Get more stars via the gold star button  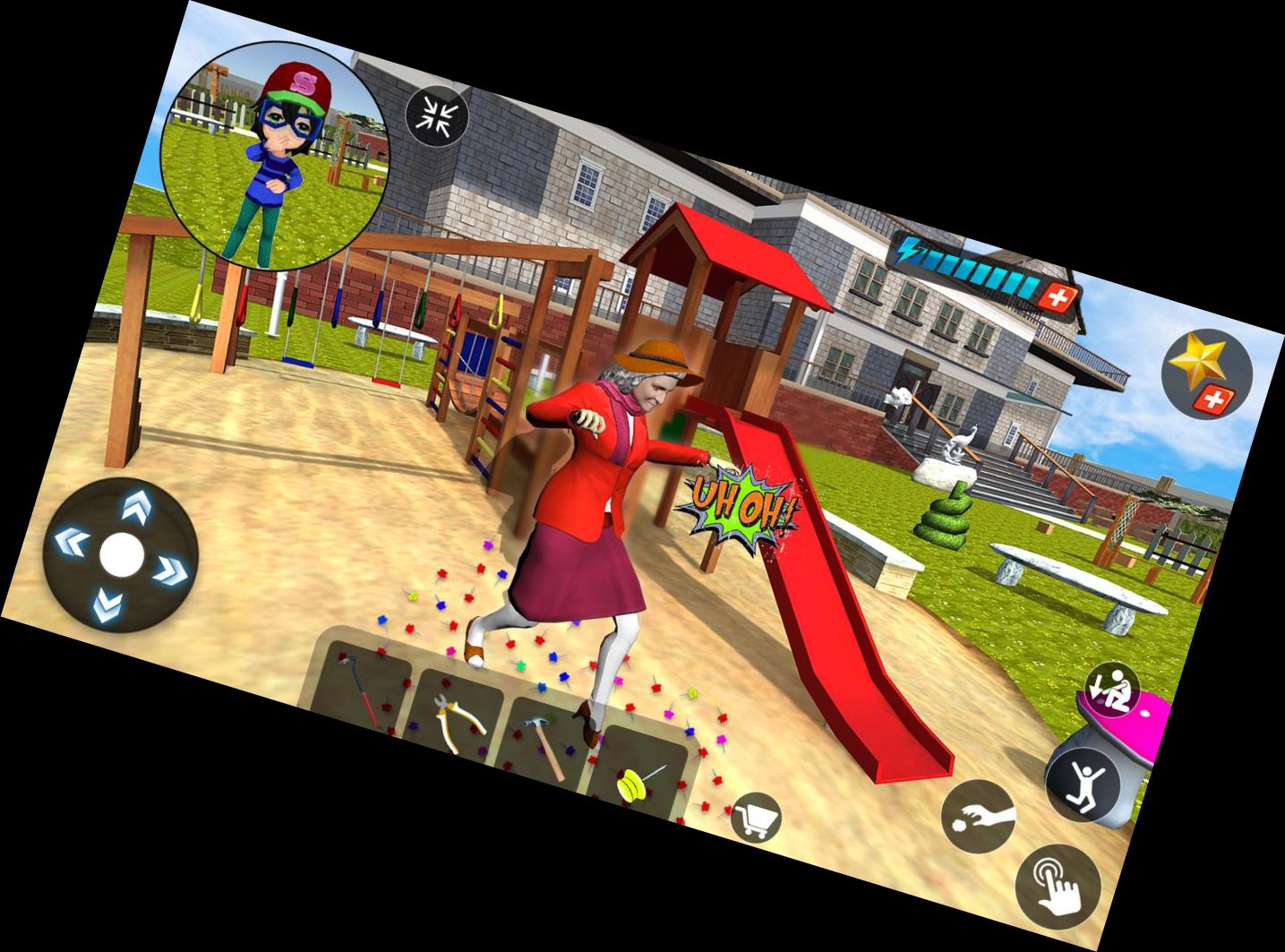[x=1205, y=372]
